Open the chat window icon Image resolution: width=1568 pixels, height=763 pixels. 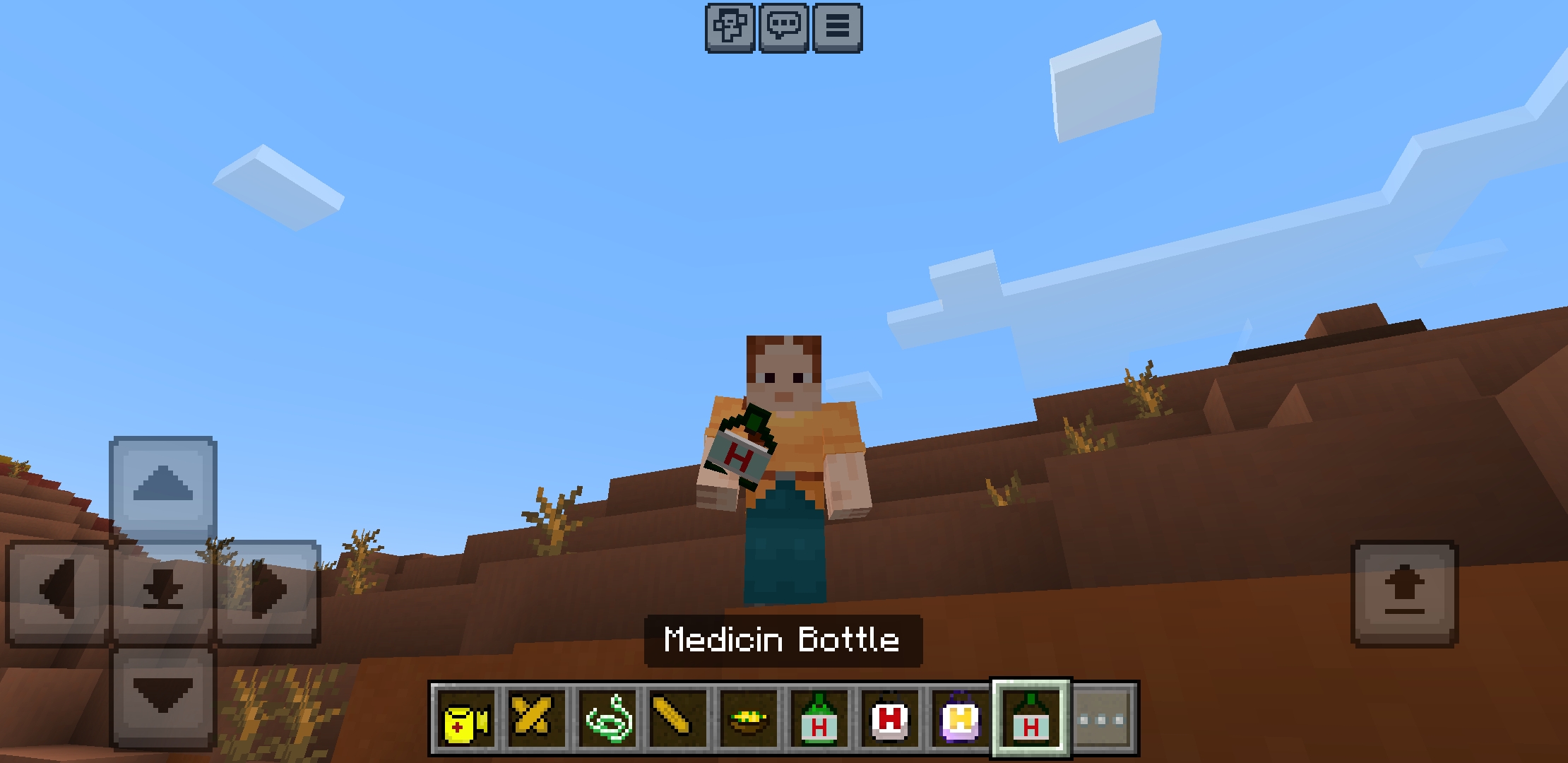click(x=785, y=28)
